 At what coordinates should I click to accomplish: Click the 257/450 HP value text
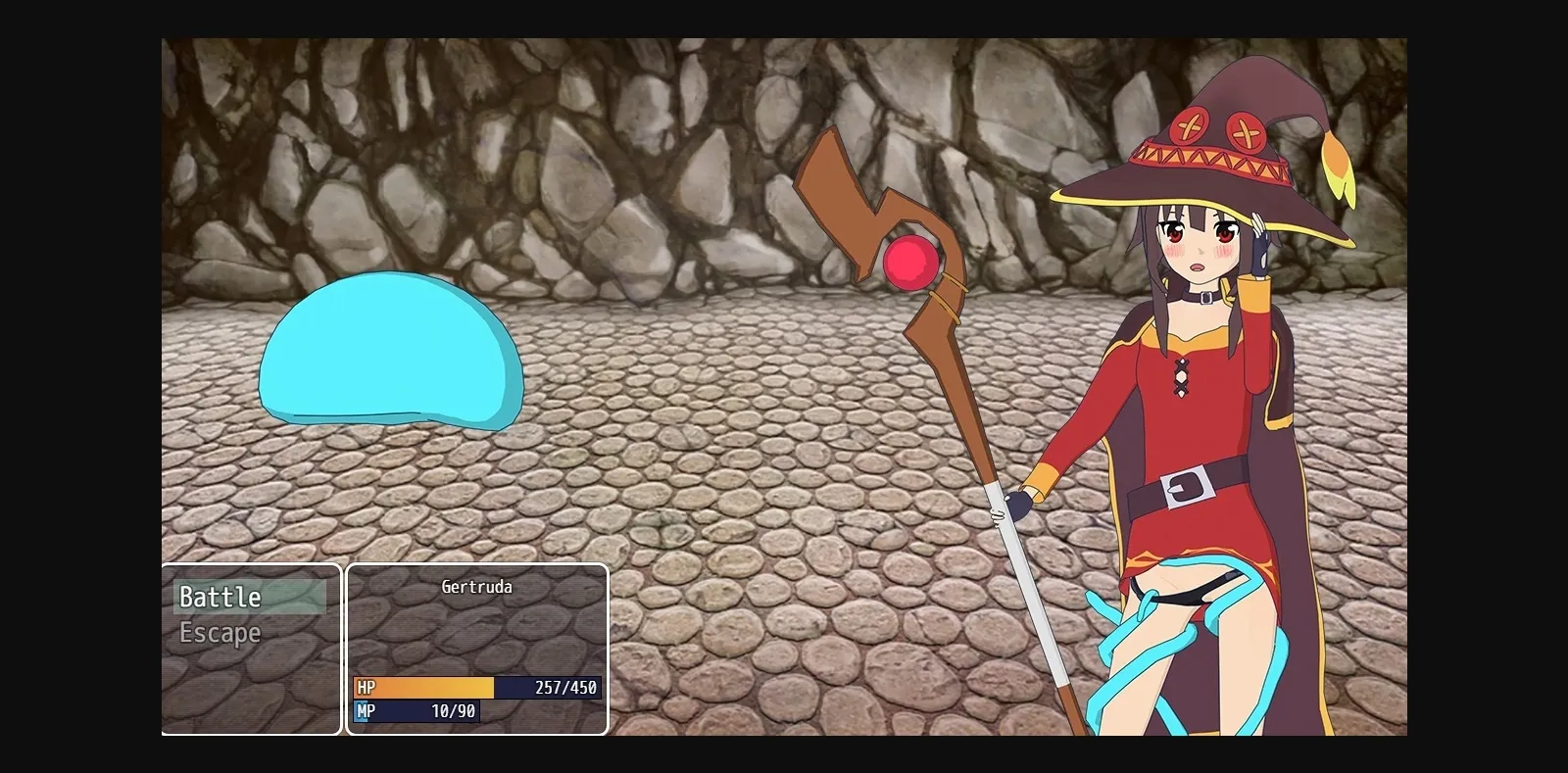[x=566, y=688]
